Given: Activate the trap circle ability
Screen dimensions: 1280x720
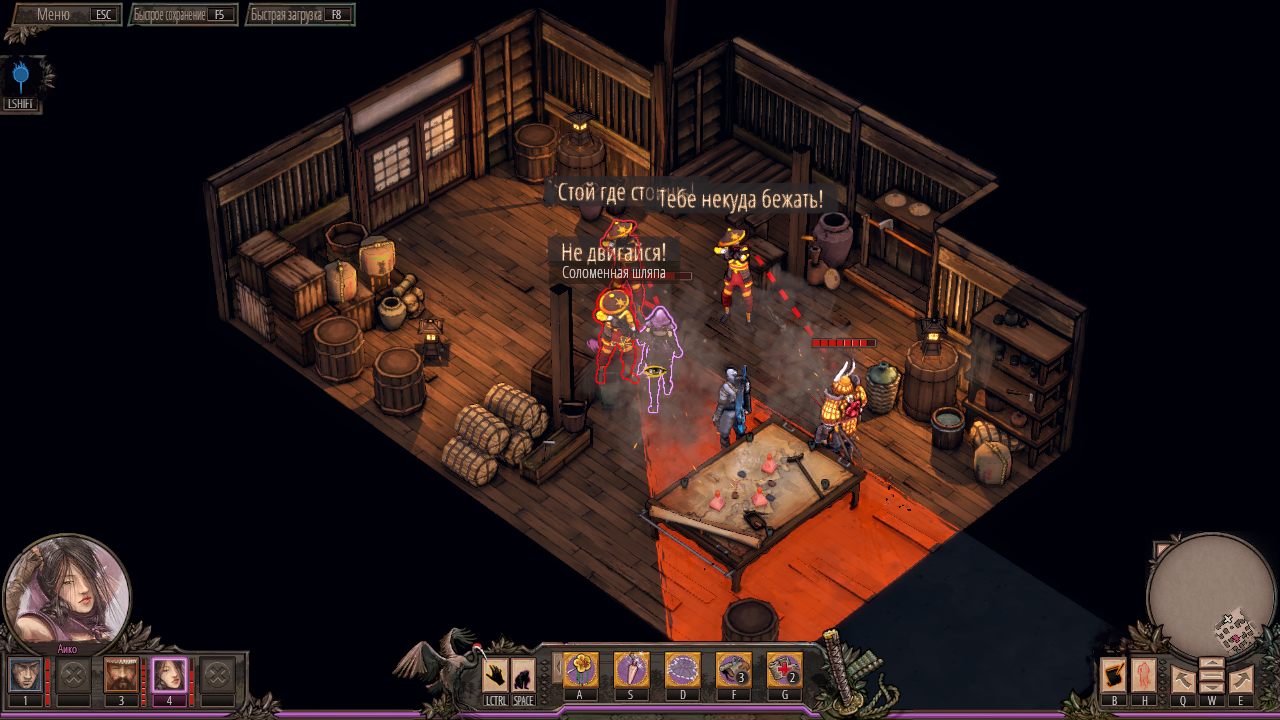Looking at the screenshot, I should coord(683,668).
